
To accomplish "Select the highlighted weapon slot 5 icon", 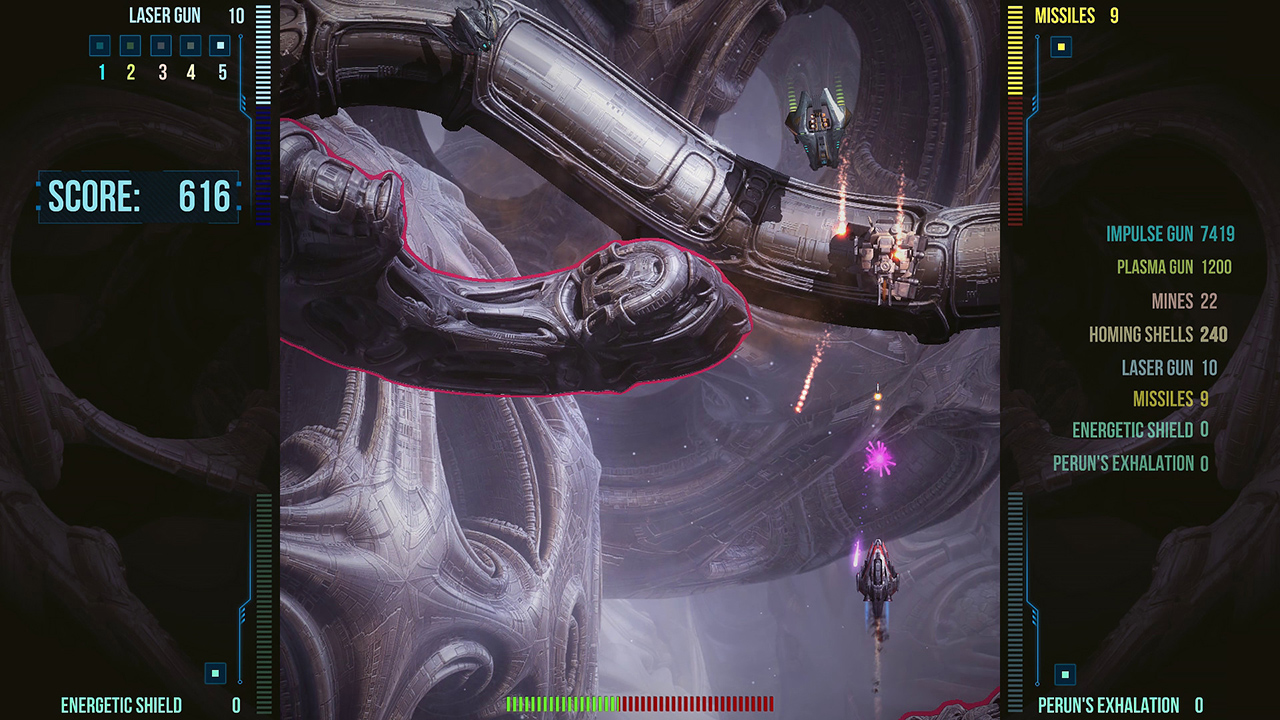I will click(218, 45).
